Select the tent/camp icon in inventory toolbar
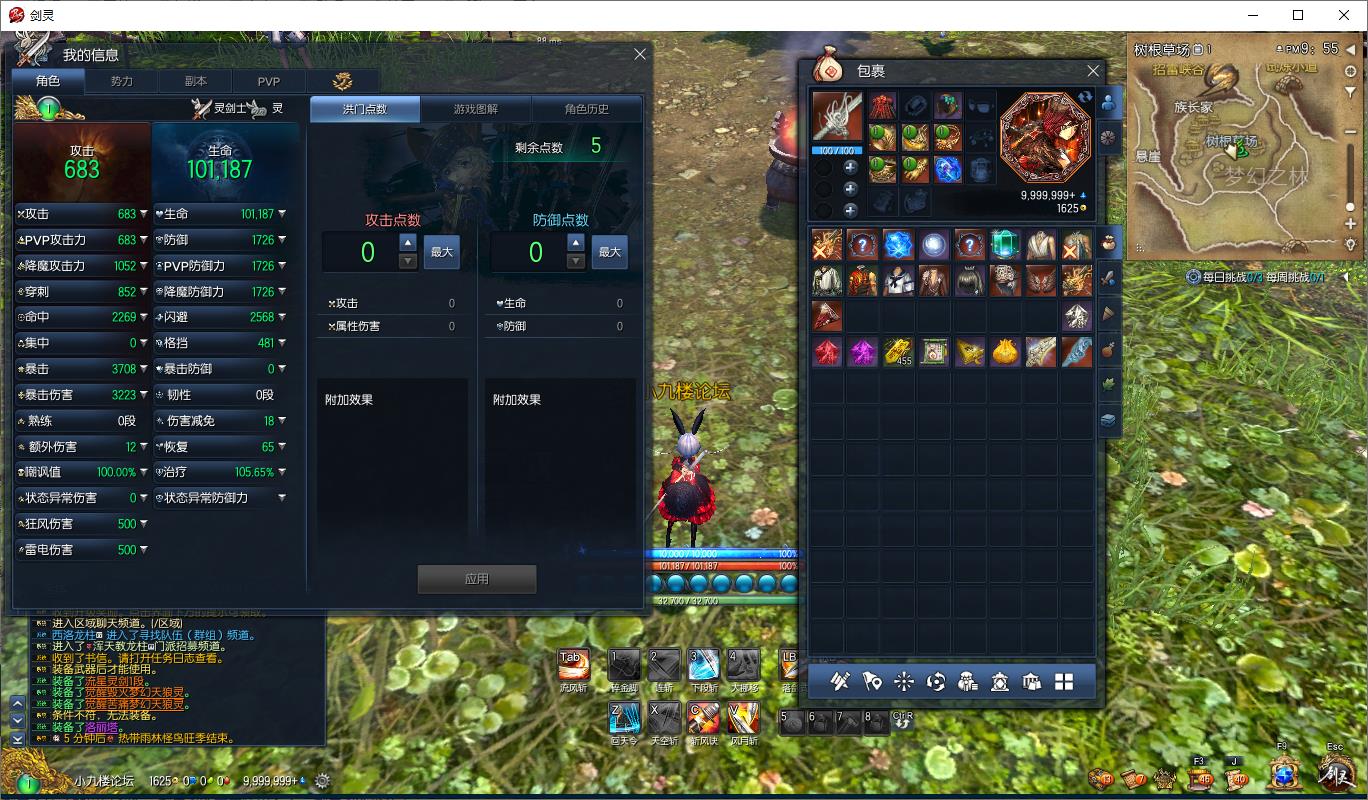The height and width of the screenshot is (800, 1368). [1030, 681]
